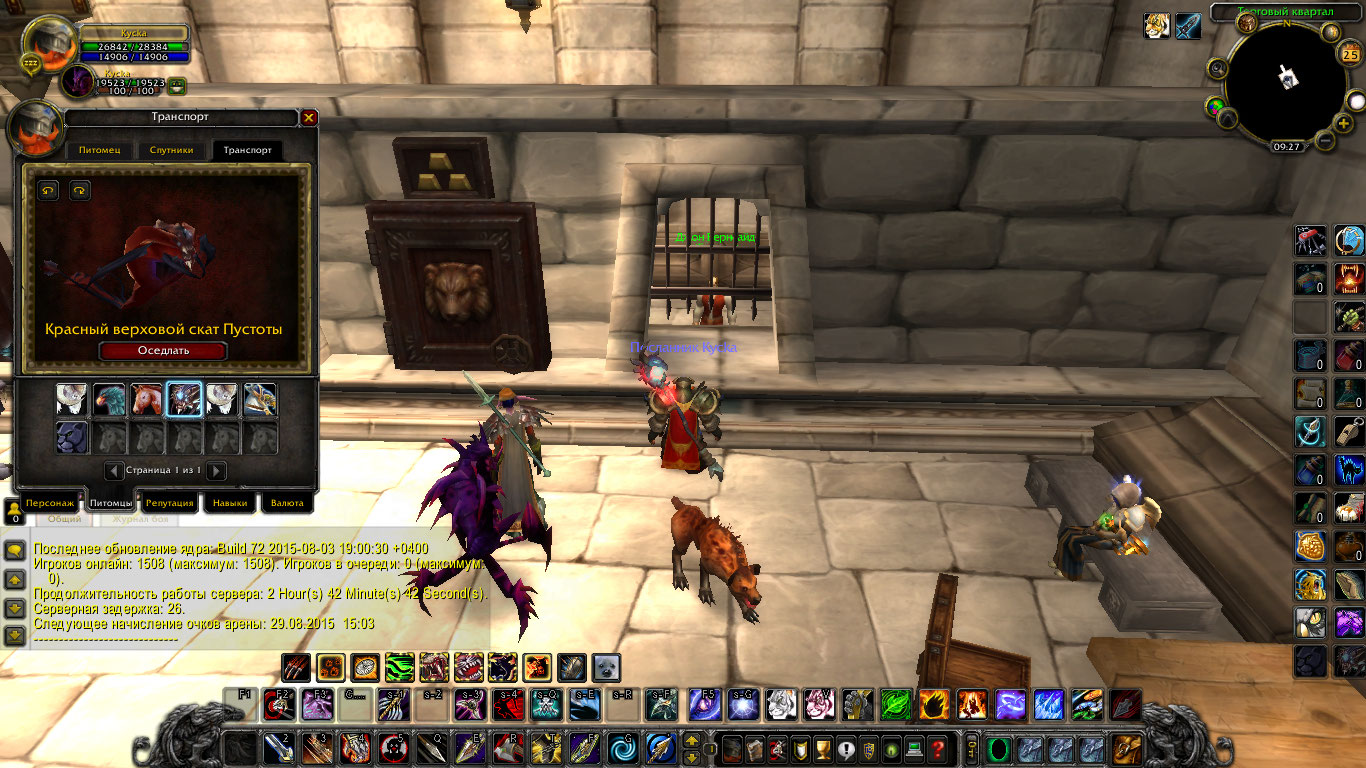Screen dimensions: 1366x768
Task: Choose the gryphon mount icon
Action: pyautogui.click(x=109, y=400)
